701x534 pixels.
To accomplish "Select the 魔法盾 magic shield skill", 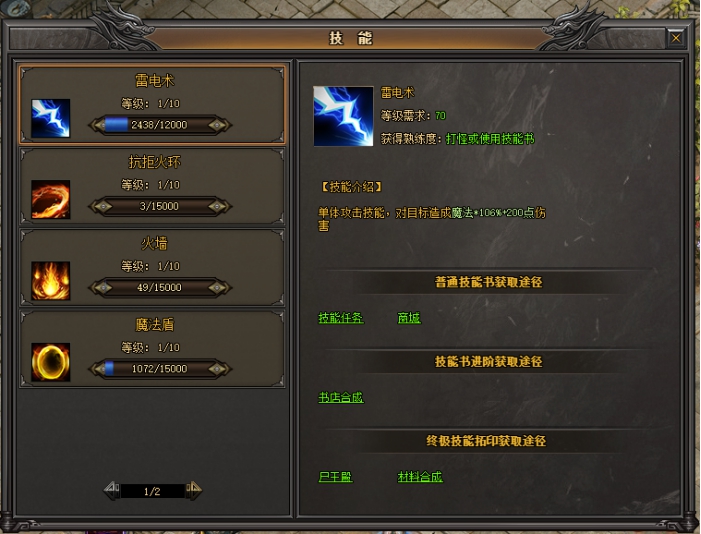I will click(153, 347).
